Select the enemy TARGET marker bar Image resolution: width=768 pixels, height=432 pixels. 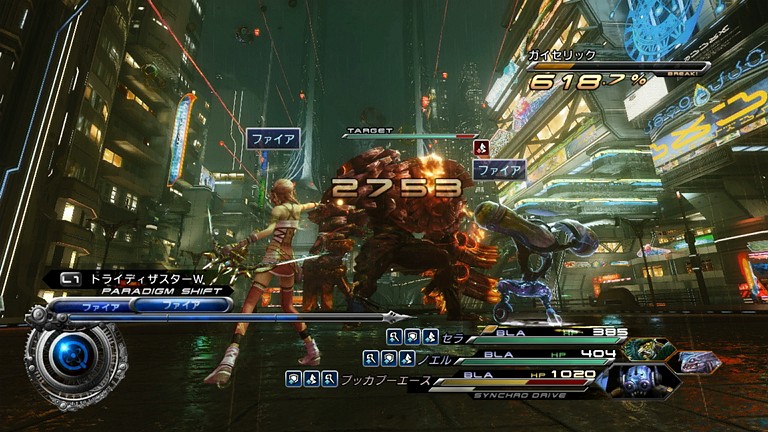click(x=410, y=134)
